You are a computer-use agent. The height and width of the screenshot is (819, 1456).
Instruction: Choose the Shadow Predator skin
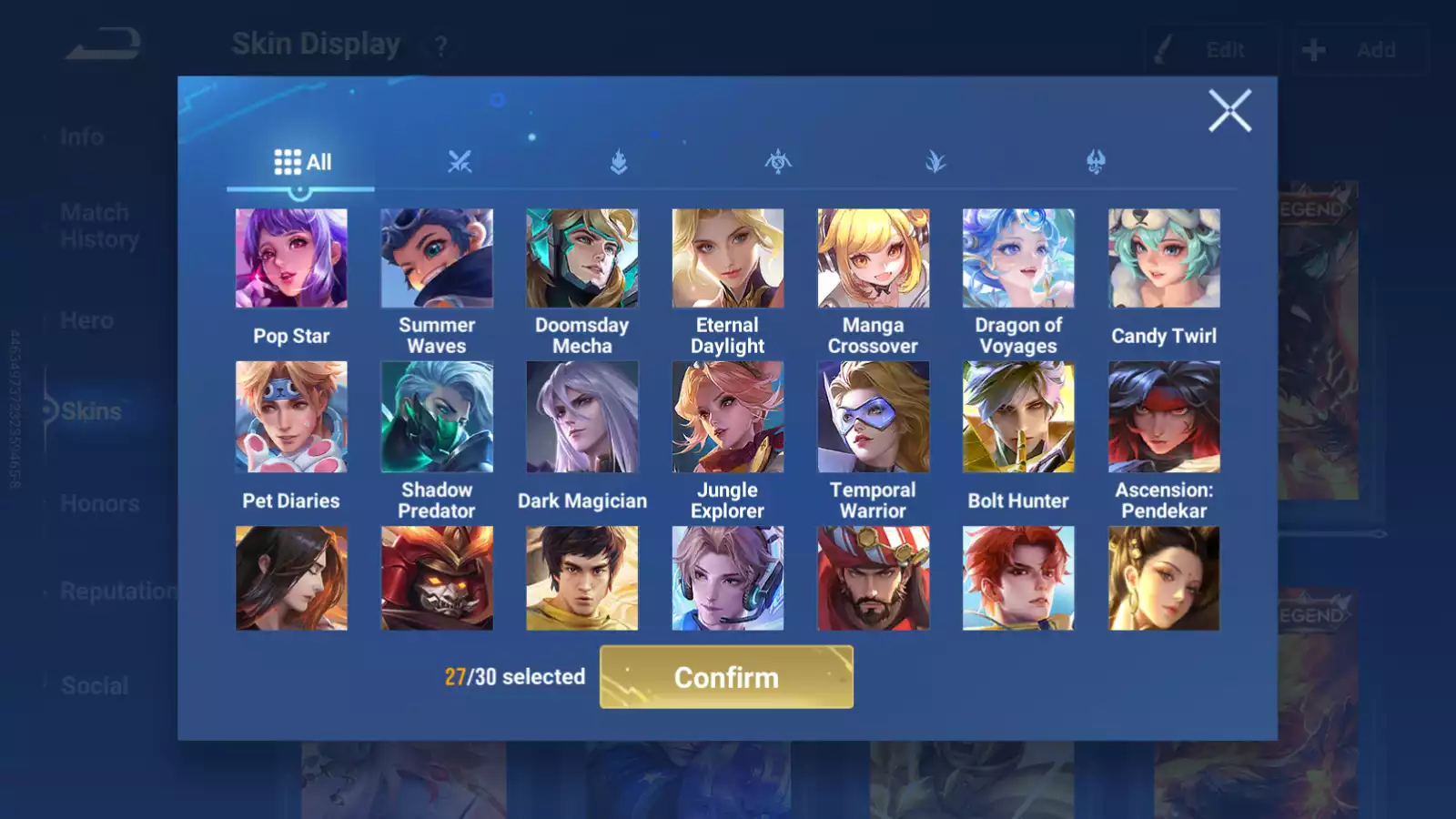pyautogui.click(x=437, y=417)
